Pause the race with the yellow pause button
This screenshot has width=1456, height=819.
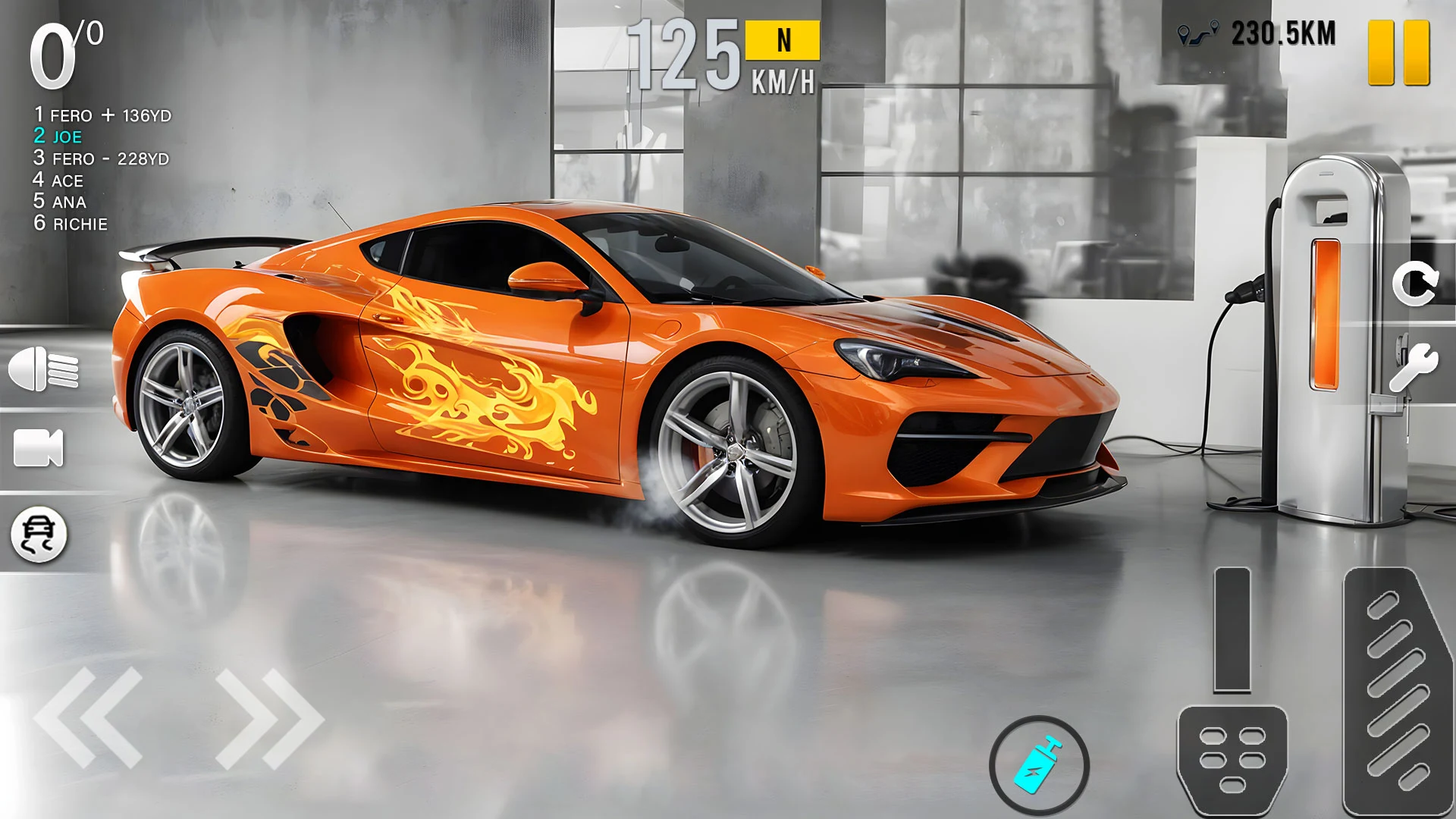tap(1398, 52)
